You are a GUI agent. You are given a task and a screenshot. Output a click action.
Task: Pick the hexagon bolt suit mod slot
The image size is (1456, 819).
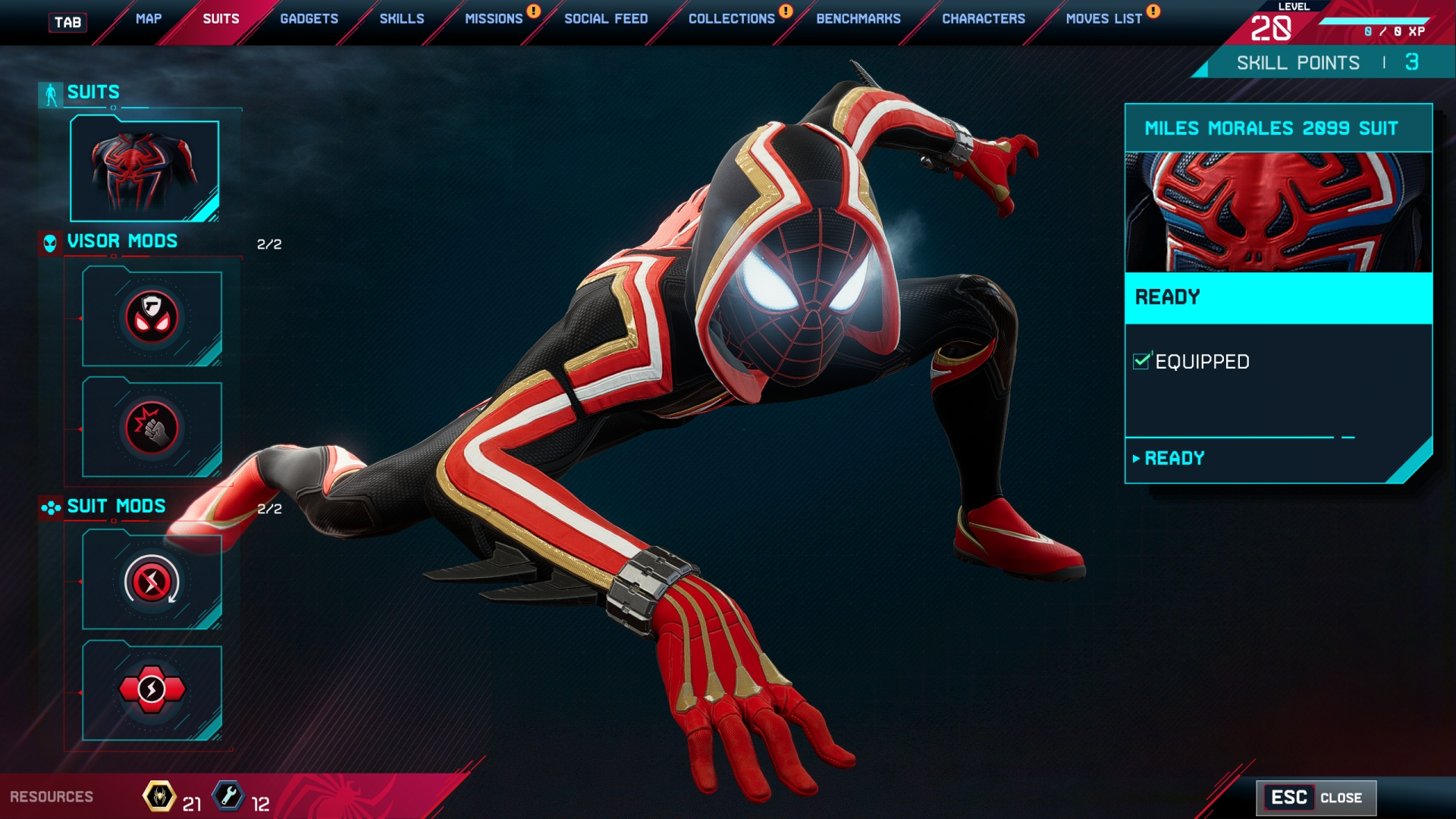(152, 691)
